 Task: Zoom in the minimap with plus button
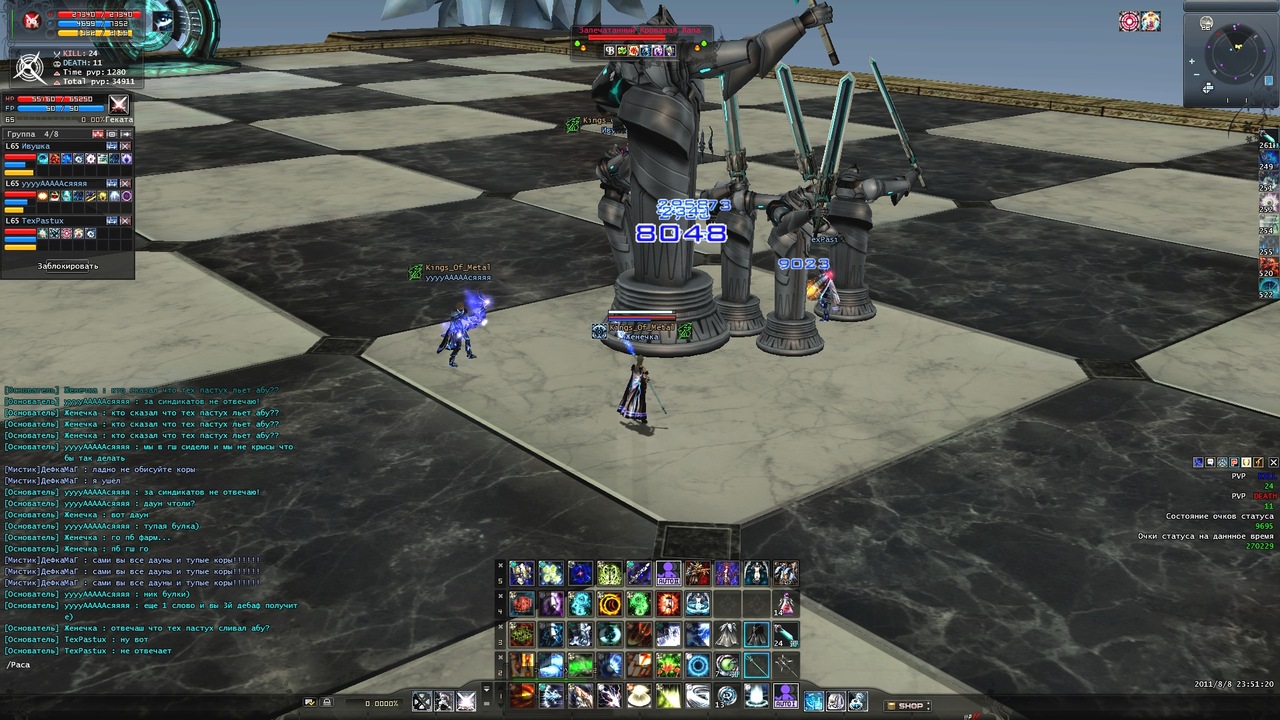[x=1192, y=61]
